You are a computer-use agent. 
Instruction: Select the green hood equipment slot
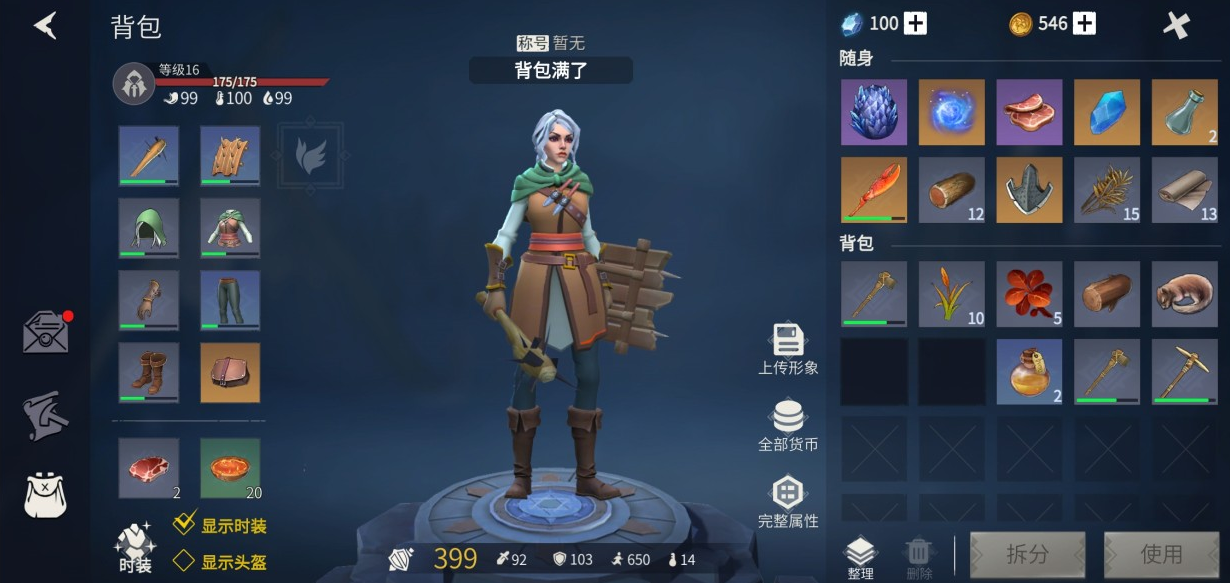pyautogui.click(x=149, y=228)
